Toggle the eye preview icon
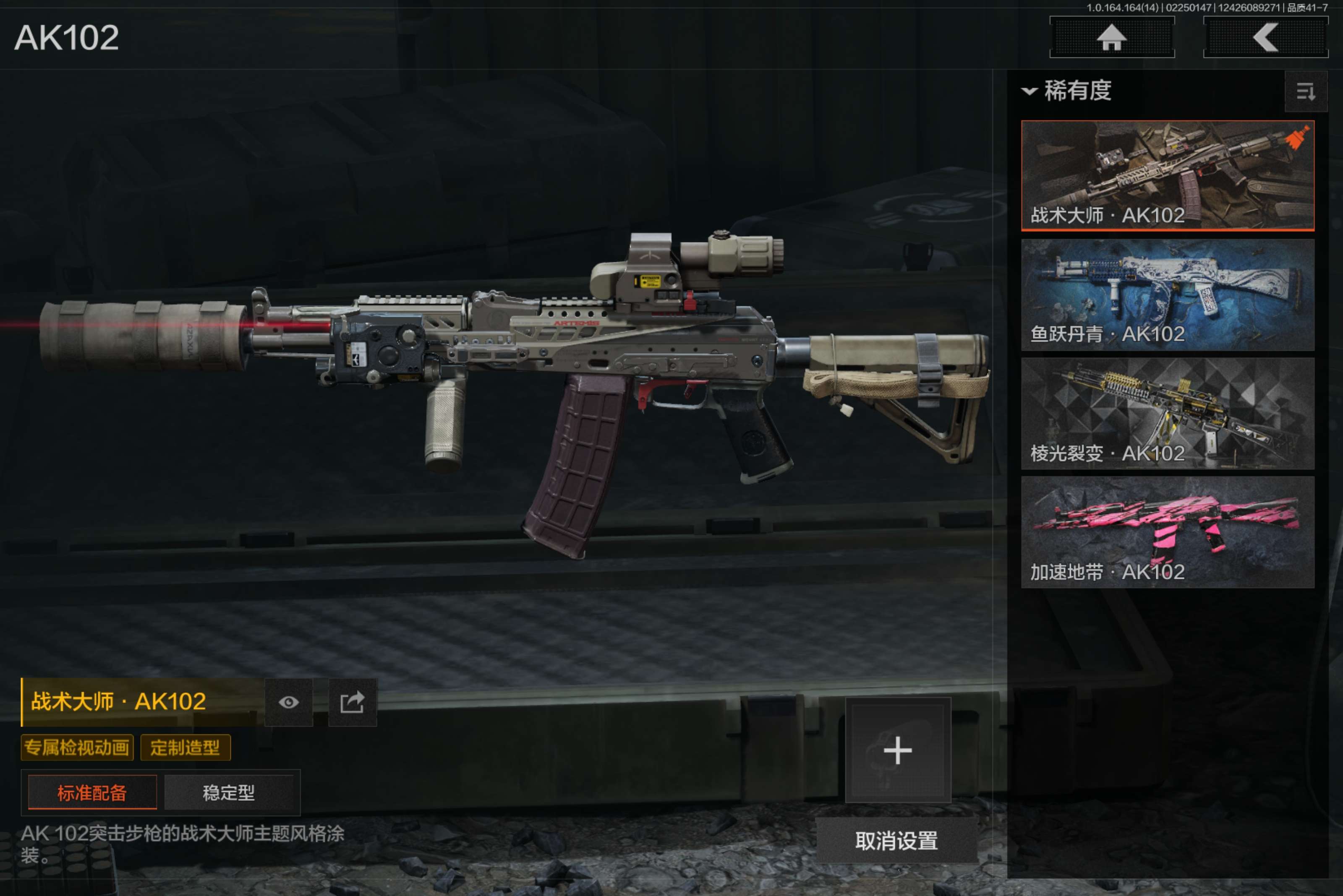The width and height of the screenshot is (1343, 896). [289, 702]
